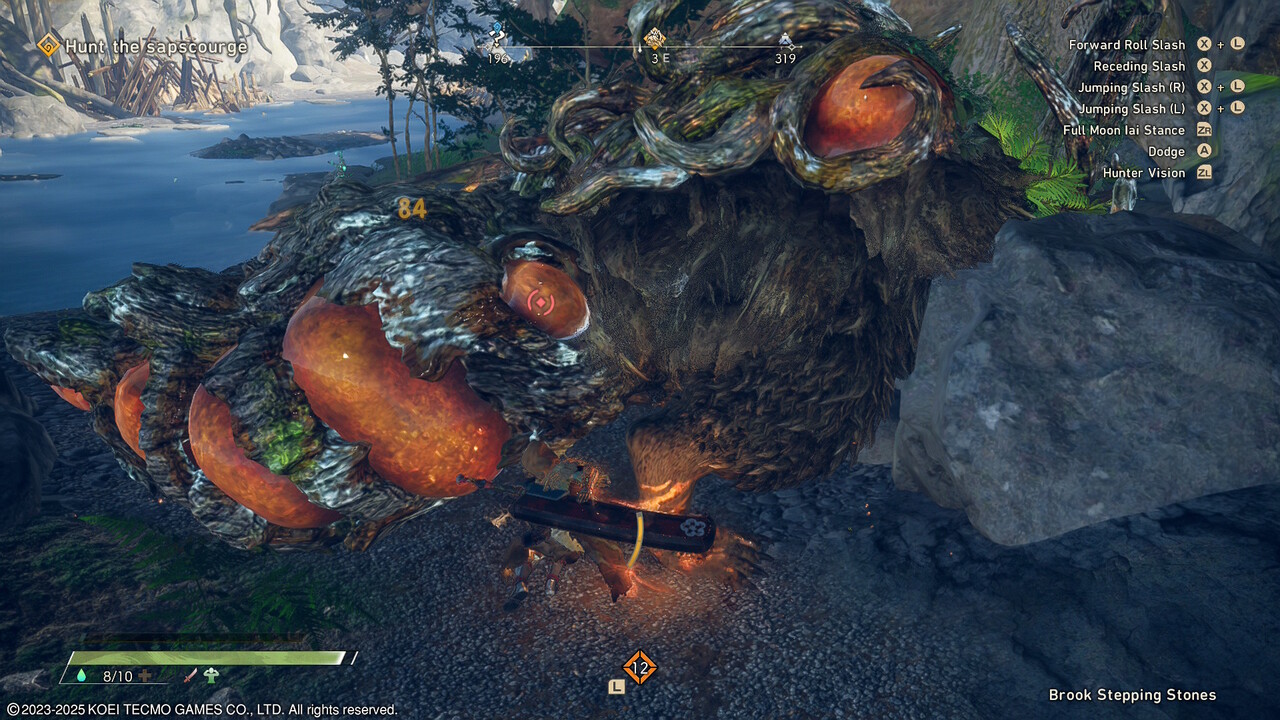Click the red lock-on reticle on the kemono

pos(541,301)
